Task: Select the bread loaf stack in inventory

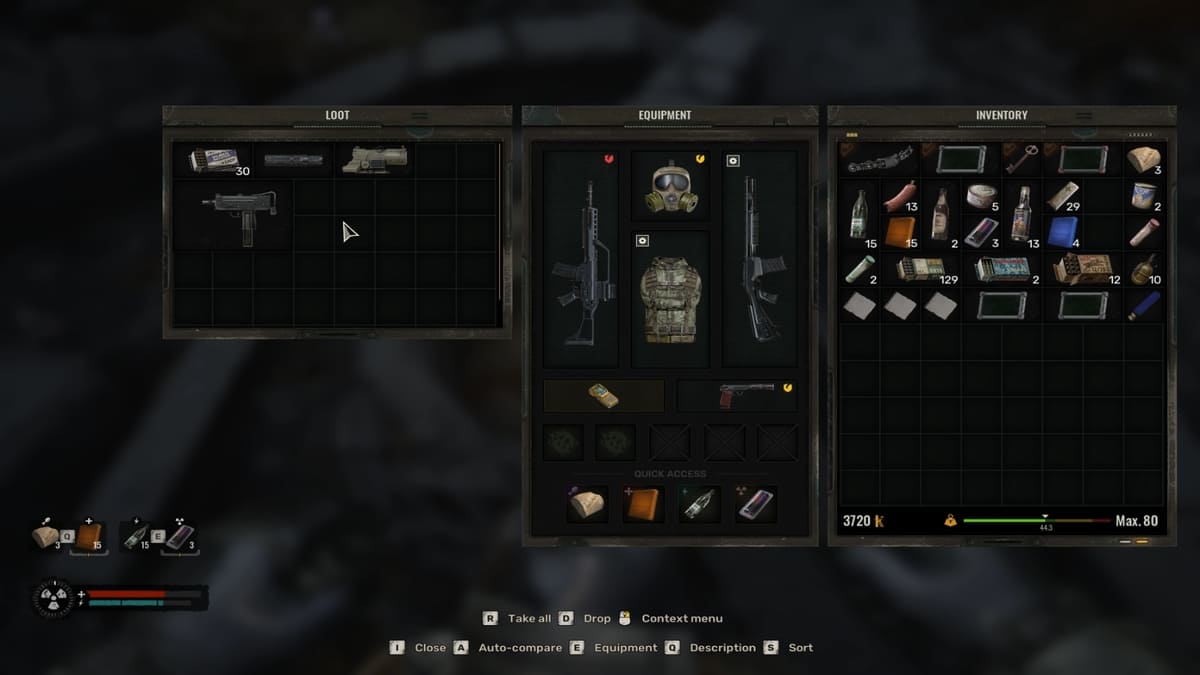Action: click(x=1144, y=159)
